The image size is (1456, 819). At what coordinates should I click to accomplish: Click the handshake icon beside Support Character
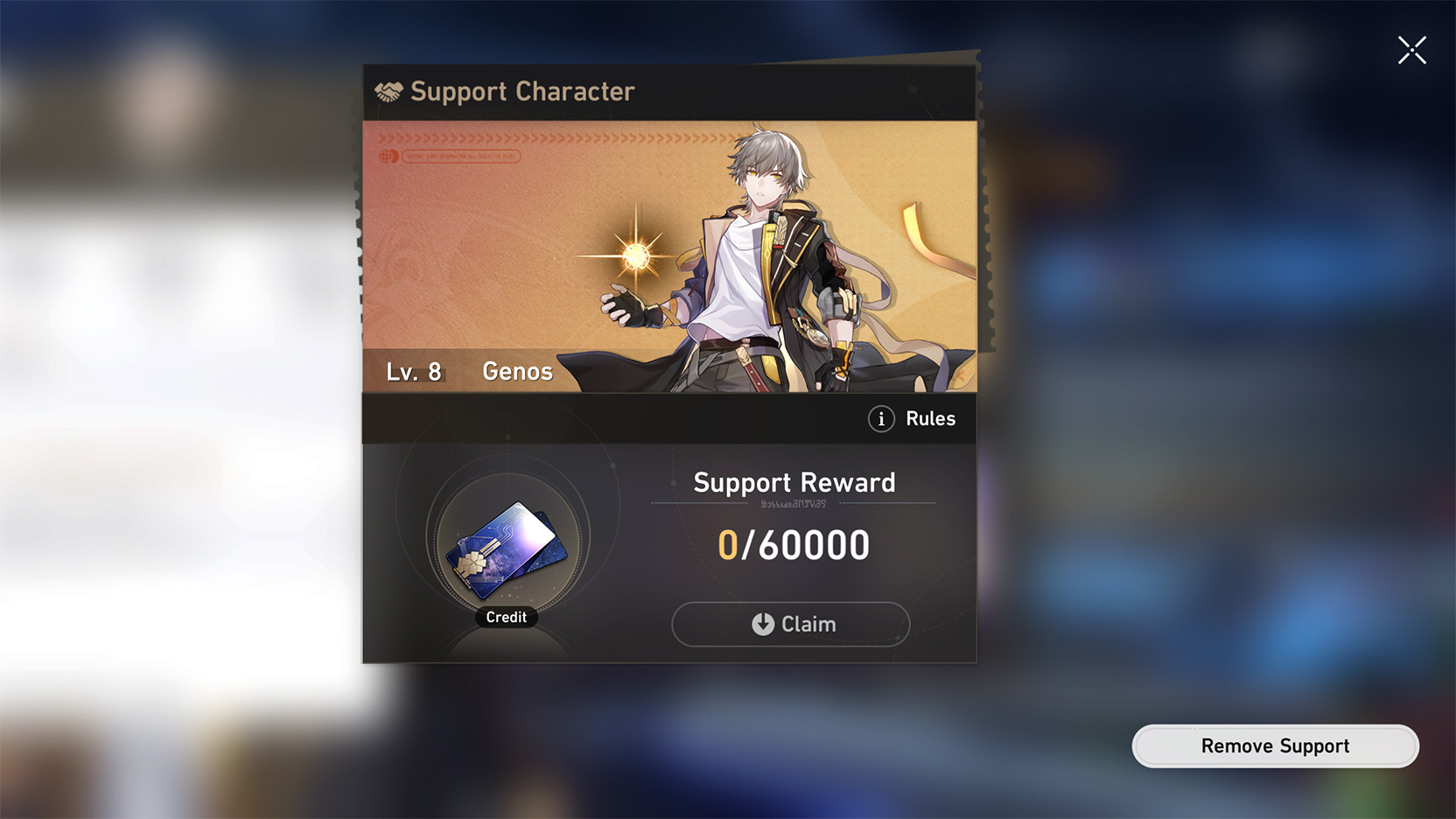point(388,90)
